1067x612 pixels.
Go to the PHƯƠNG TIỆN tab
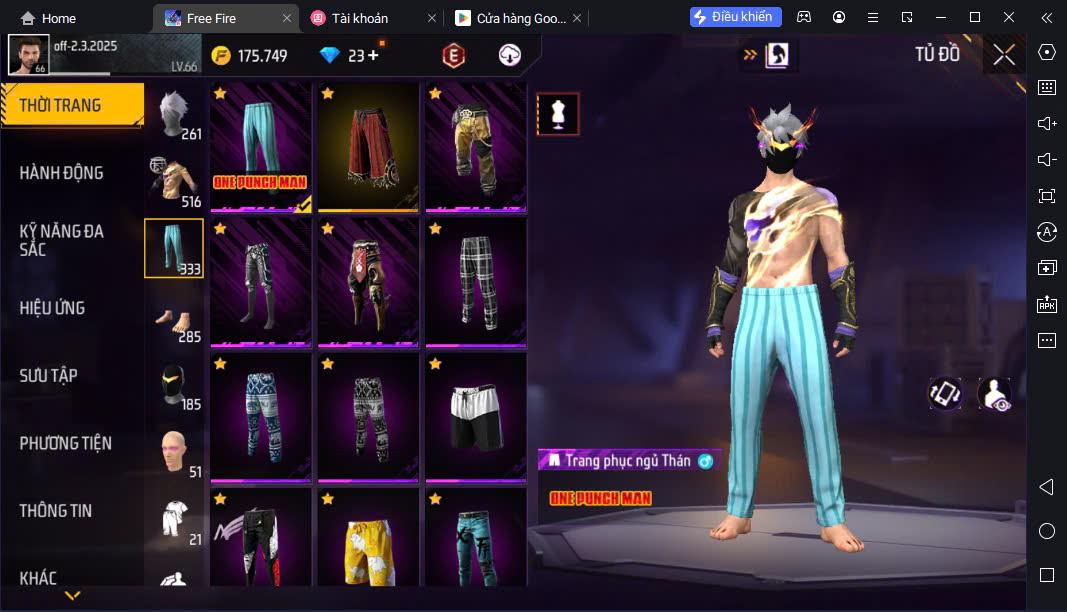point(66,443)
